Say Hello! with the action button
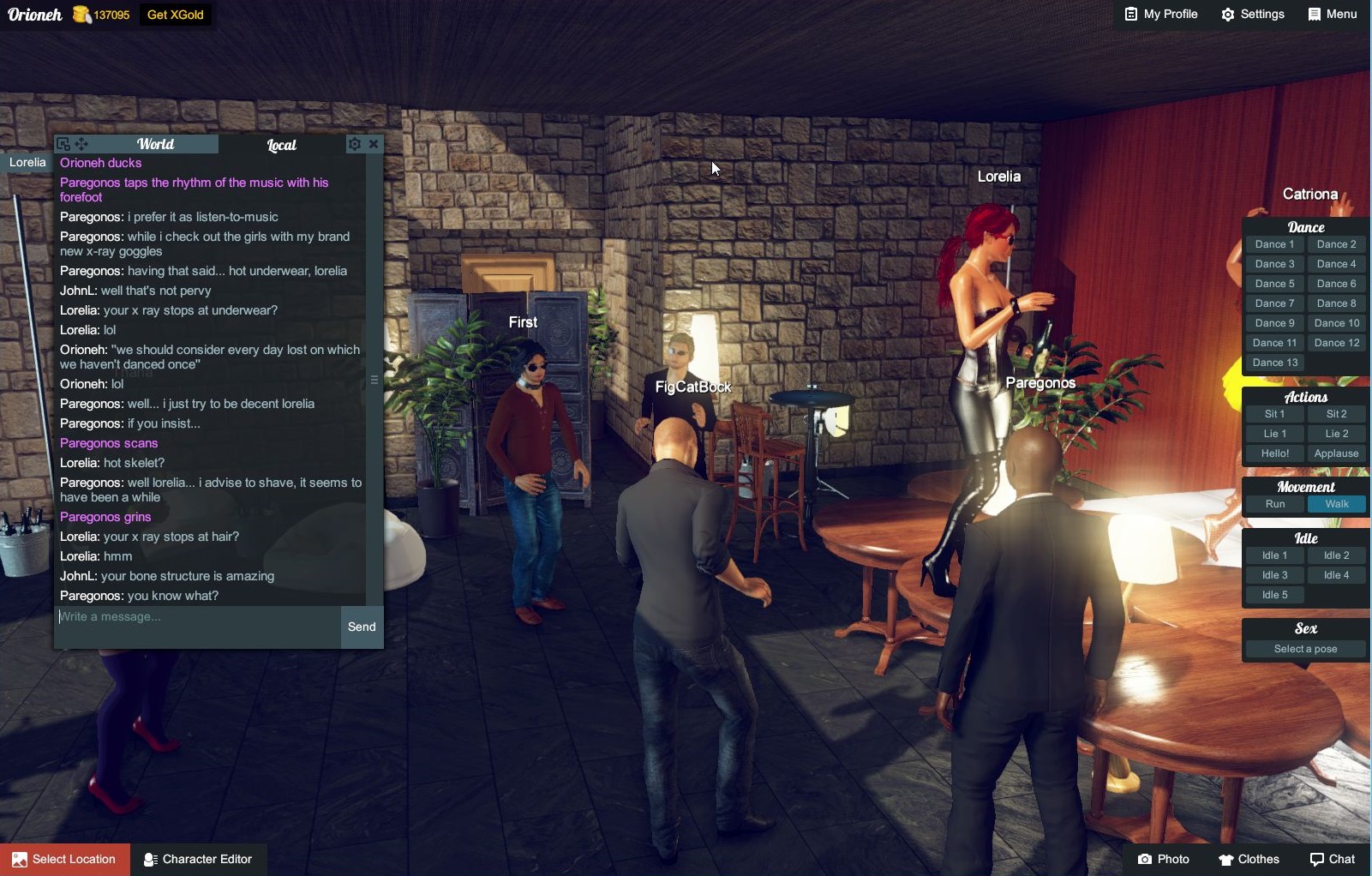The image size is (1372, 876). (1274, 453)
